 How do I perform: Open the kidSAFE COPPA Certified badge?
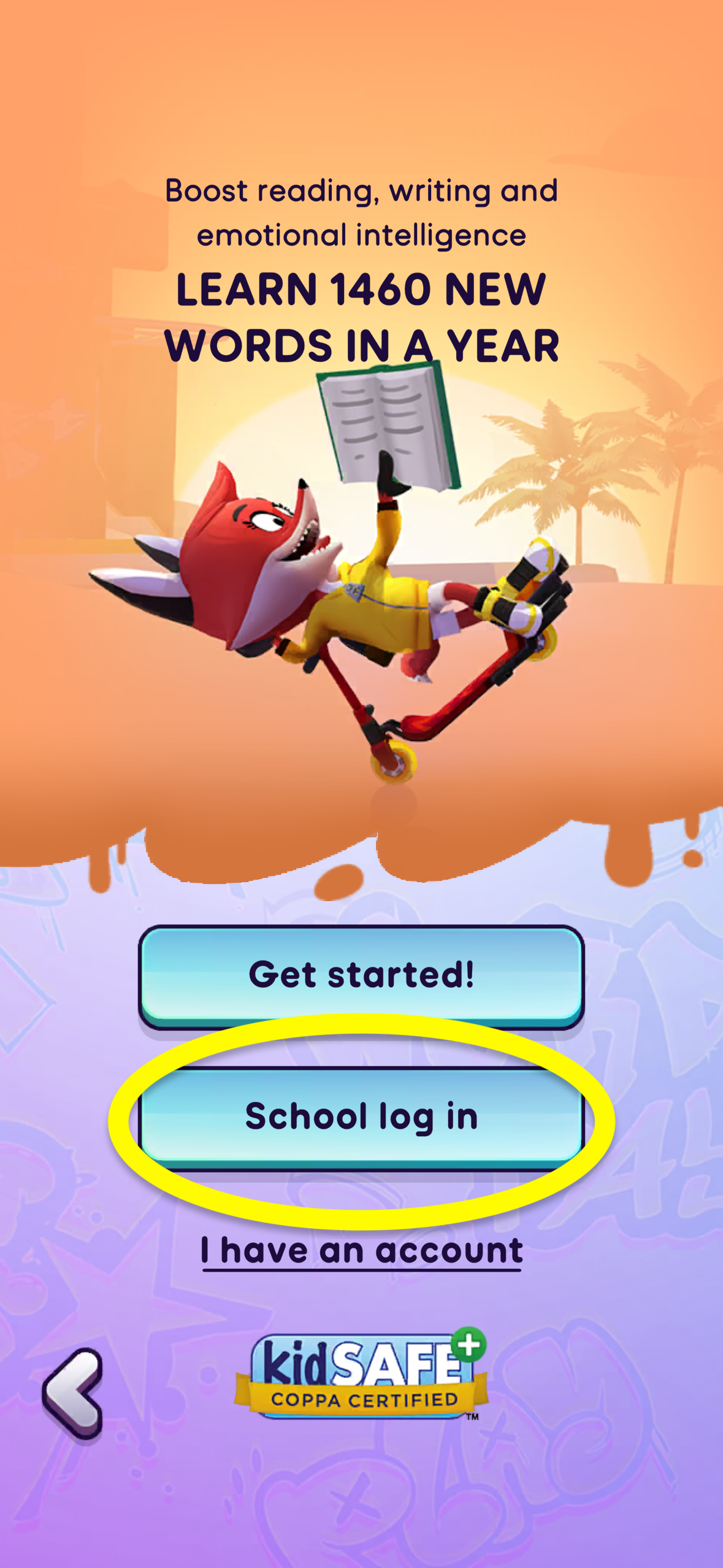tap(362, 1377)
